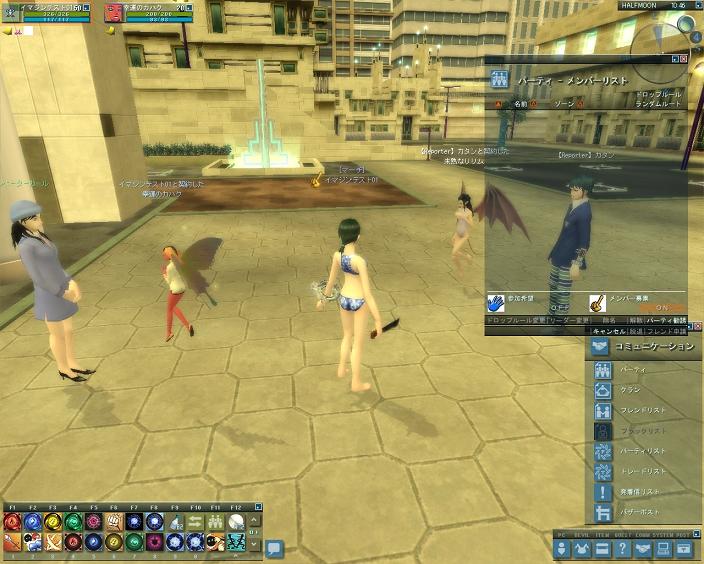This screenshot has height=564, width=704.
Task: Toggle the blue hand join-request option
Action: coord(497,301)
